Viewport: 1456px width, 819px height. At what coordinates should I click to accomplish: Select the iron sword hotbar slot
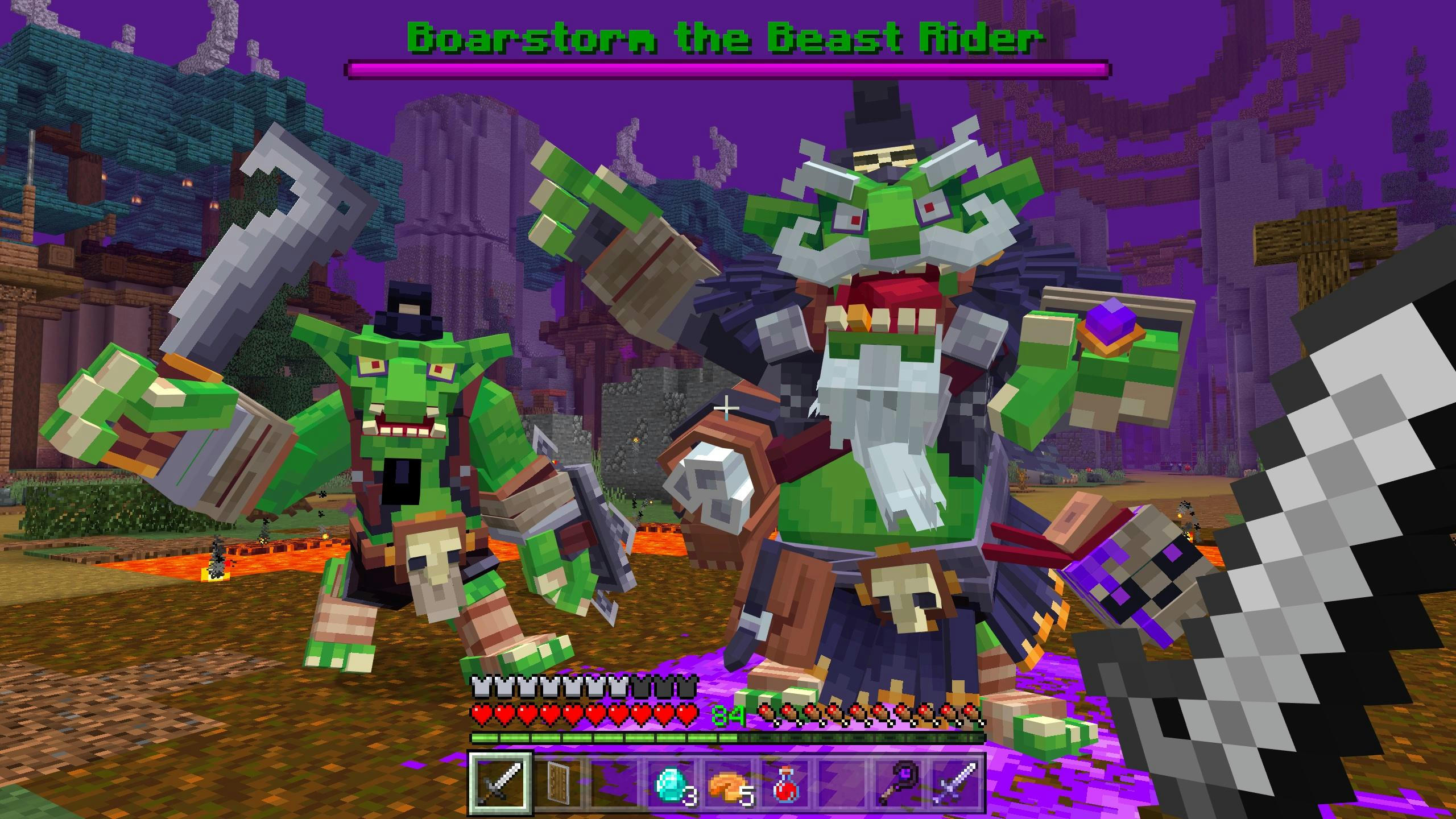point(500,783)
